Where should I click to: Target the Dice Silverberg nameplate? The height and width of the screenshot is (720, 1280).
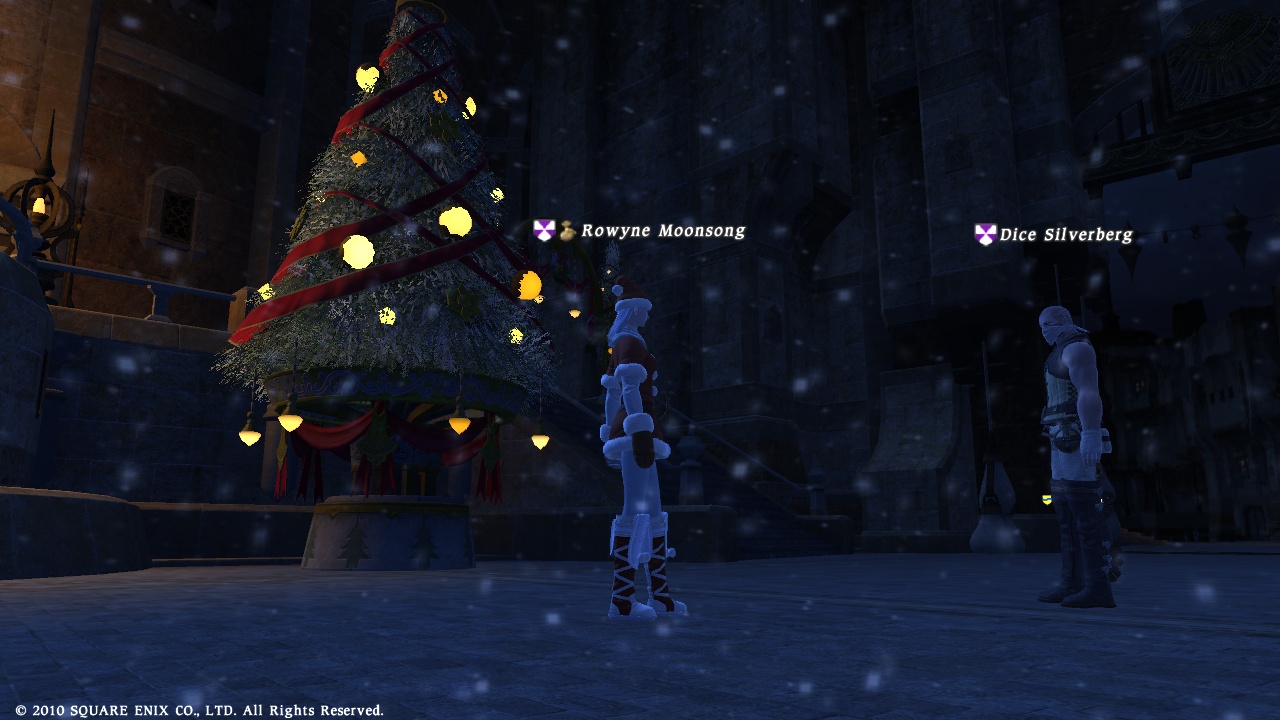point(1066,235)
